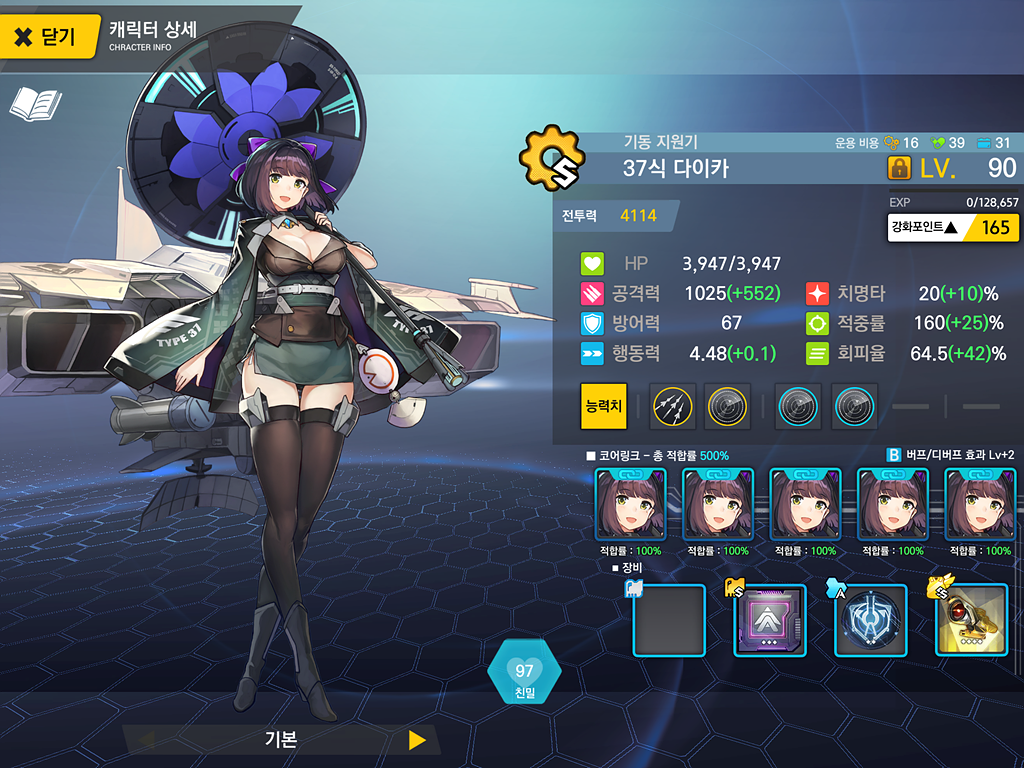Image resolution: width=1024 pixels, height=768 pixels.
Task: Switch to the next skin arrow
Action: click(x=417, y=740)
